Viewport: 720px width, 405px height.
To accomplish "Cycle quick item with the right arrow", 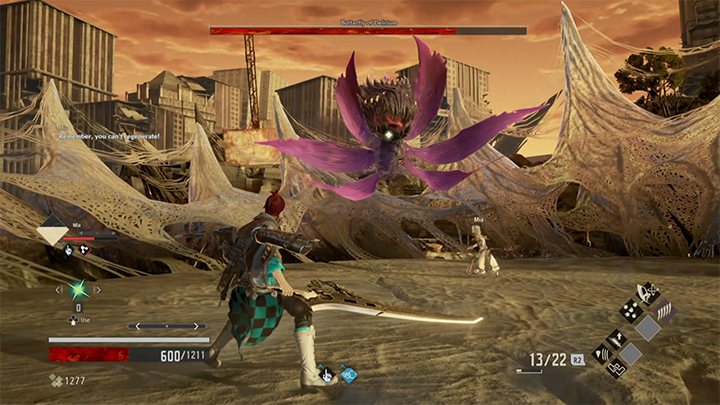I will point(98,290).
